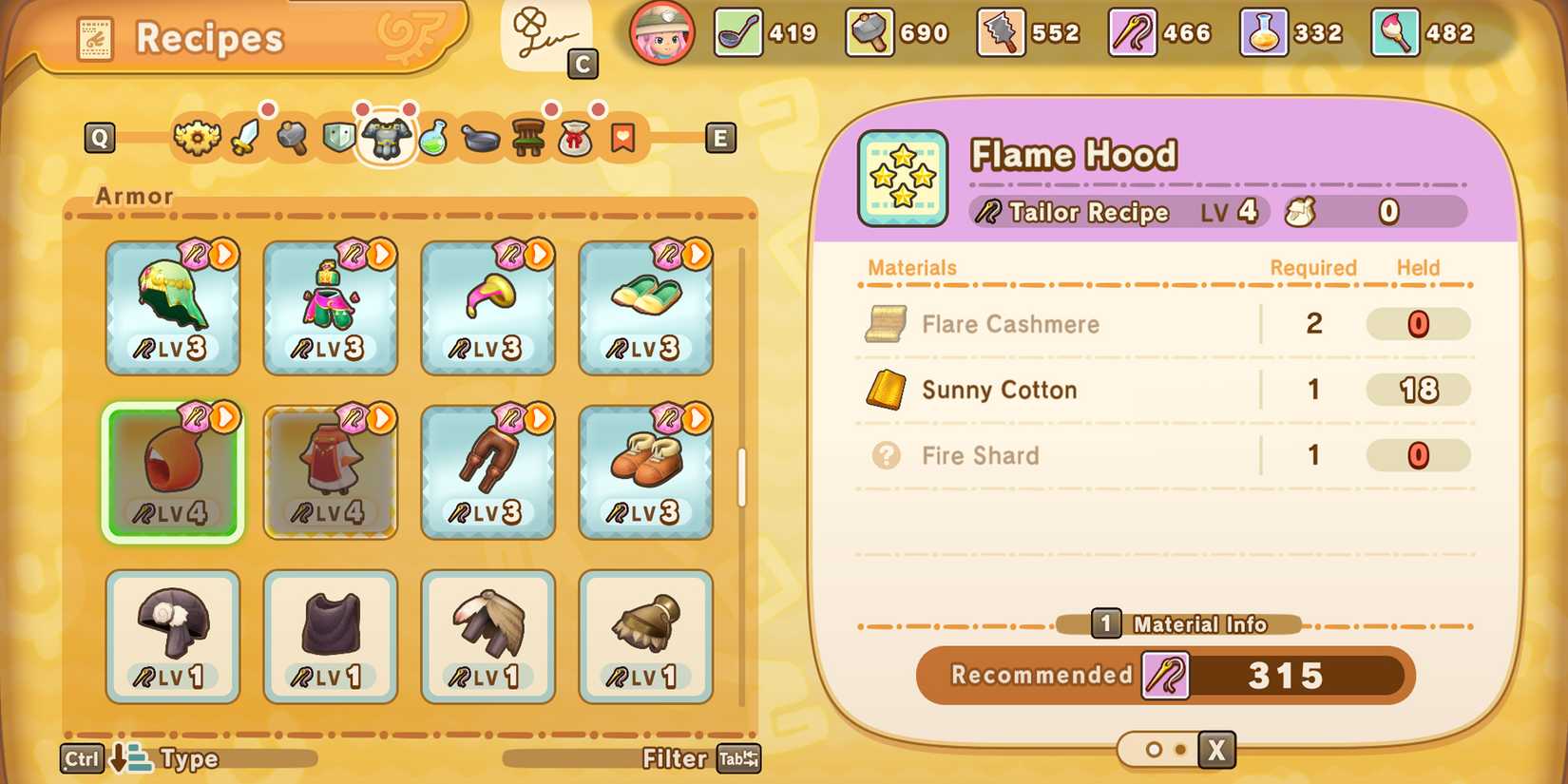
Task: Click the gear icon showing all recipes
Action: point(197,138)
